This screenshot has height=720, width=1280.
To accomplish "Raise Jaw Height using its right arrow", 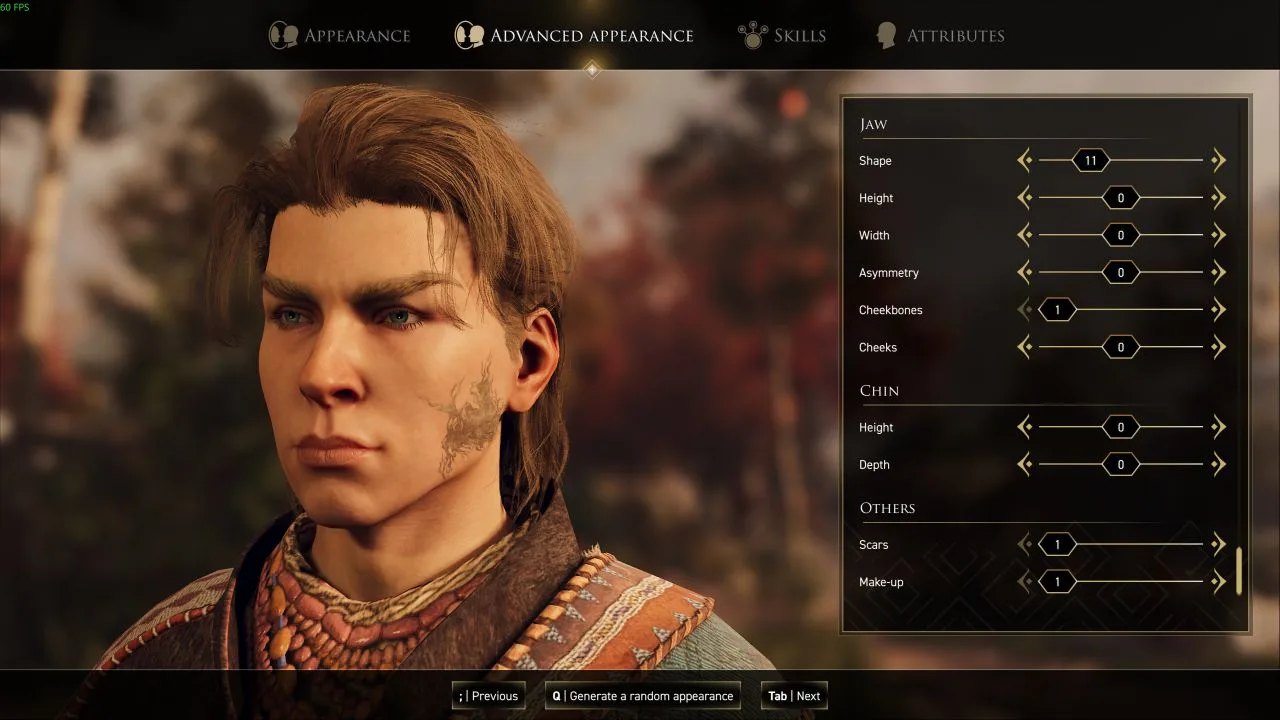I will pyautogui.click(x=1218, y=198).
